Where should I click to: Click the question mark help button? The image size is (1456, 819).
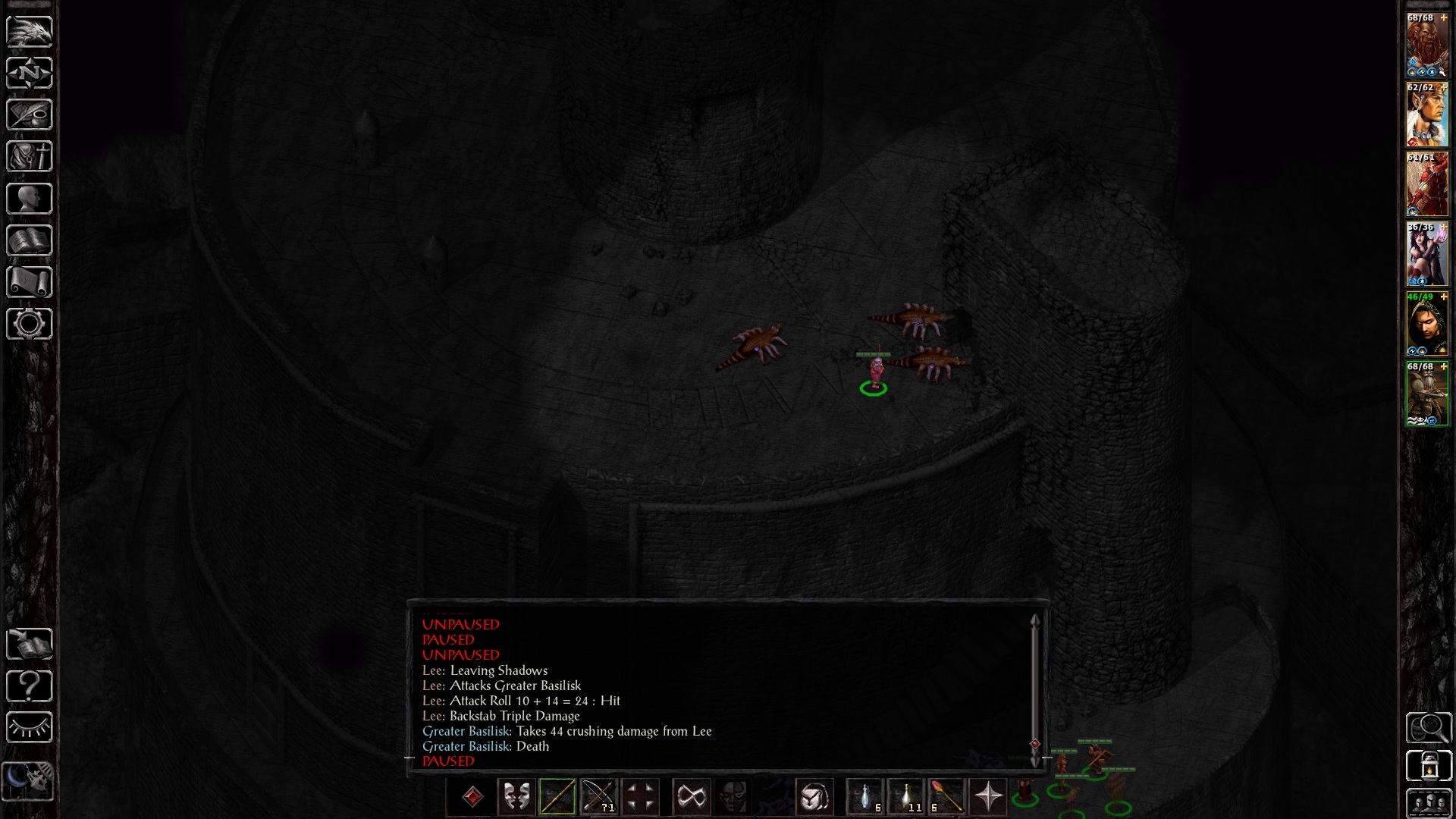(x=30, y=686)
